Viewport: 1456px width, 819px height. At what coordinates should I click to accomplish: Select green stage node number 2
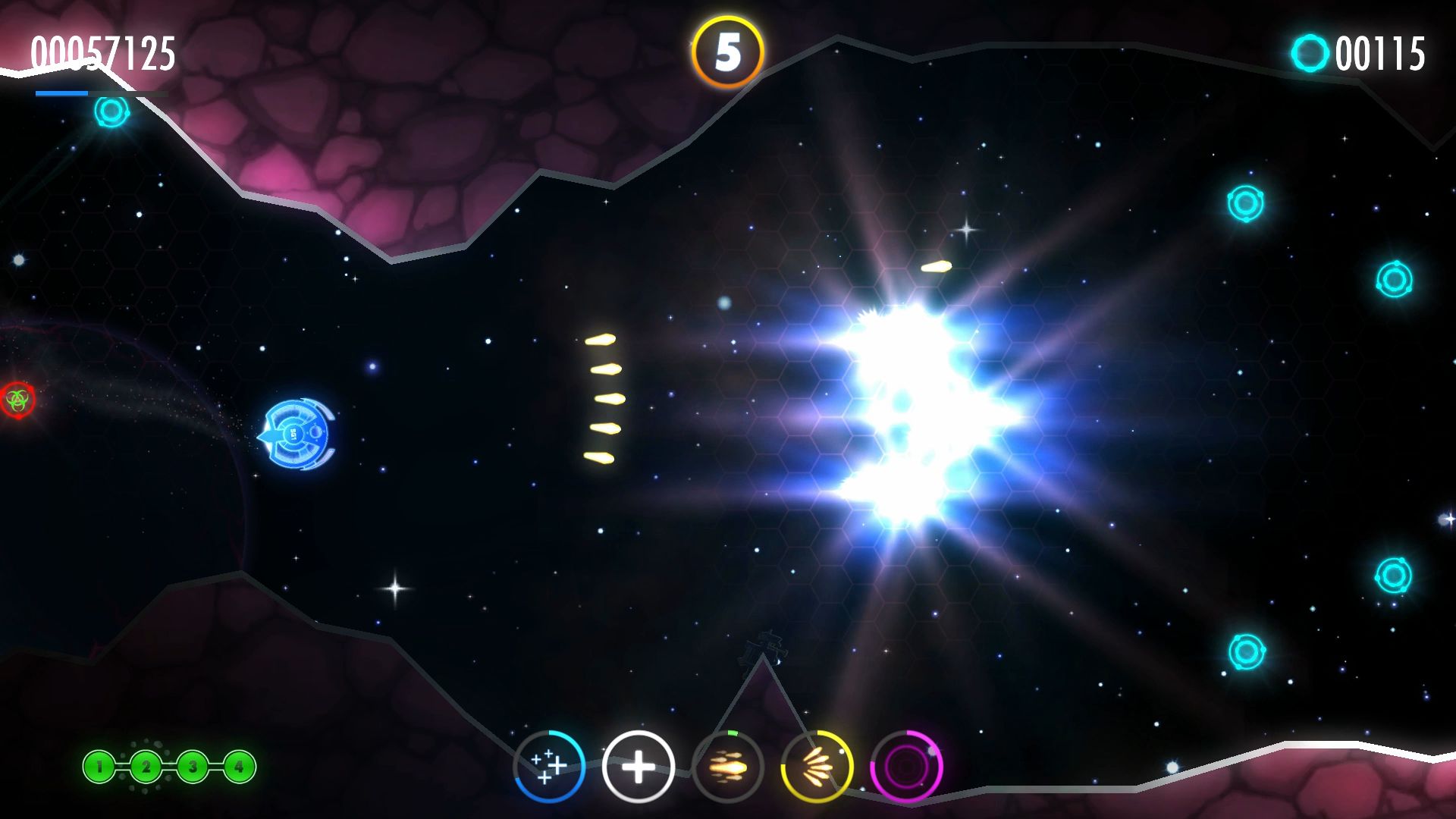click(146, 767)
